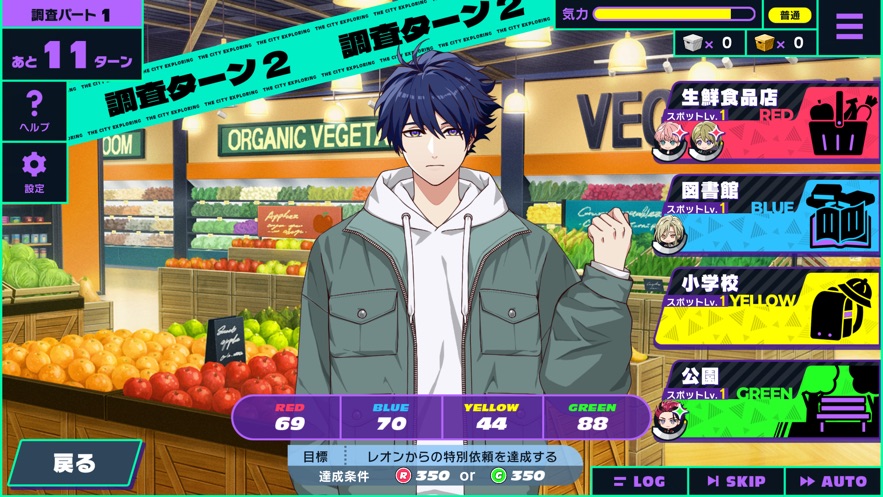Open the hamburger menu icon
Screen dimensions: 883x497
tap(849, 27)
